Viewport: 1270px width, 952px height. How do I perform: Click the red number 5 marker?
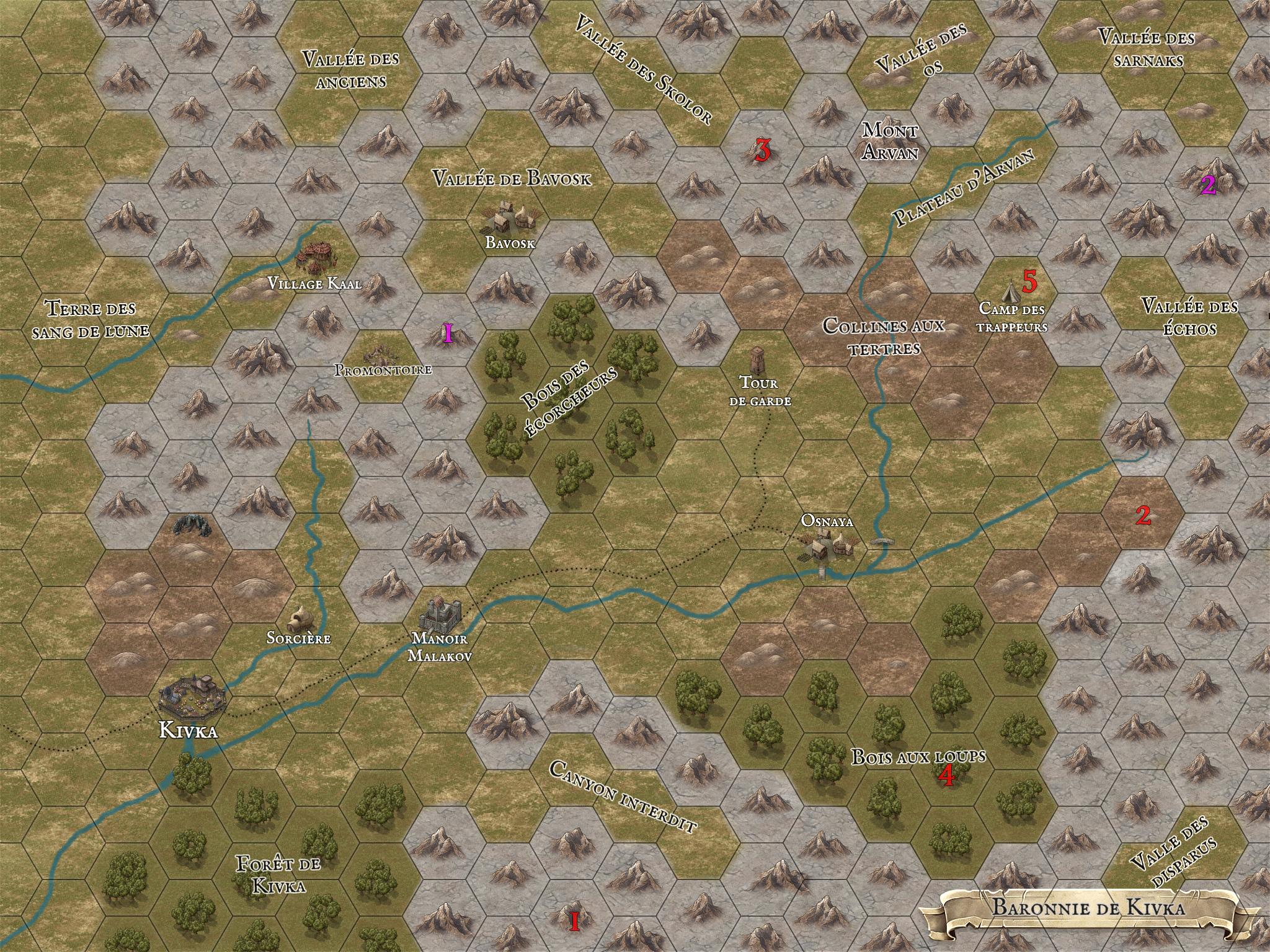click(x=1029, y=282)
